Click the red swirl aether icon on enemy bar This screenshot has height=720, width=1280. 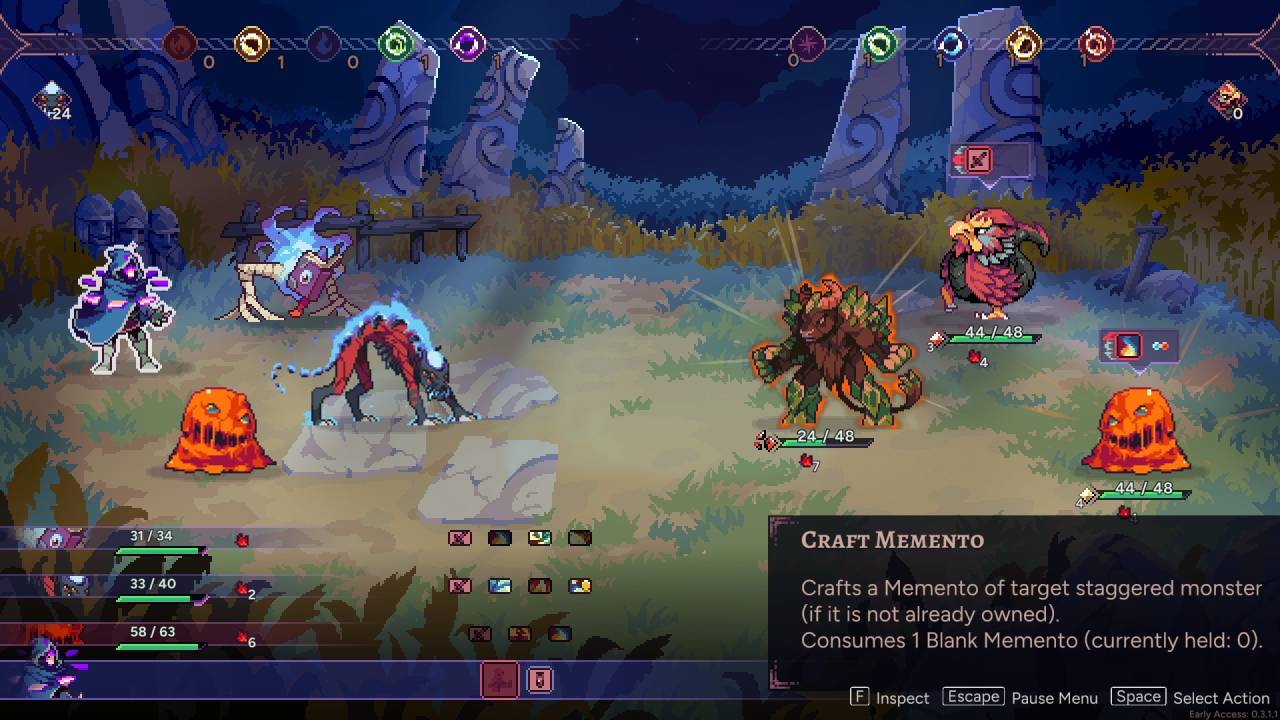(x=1095, y=44)
